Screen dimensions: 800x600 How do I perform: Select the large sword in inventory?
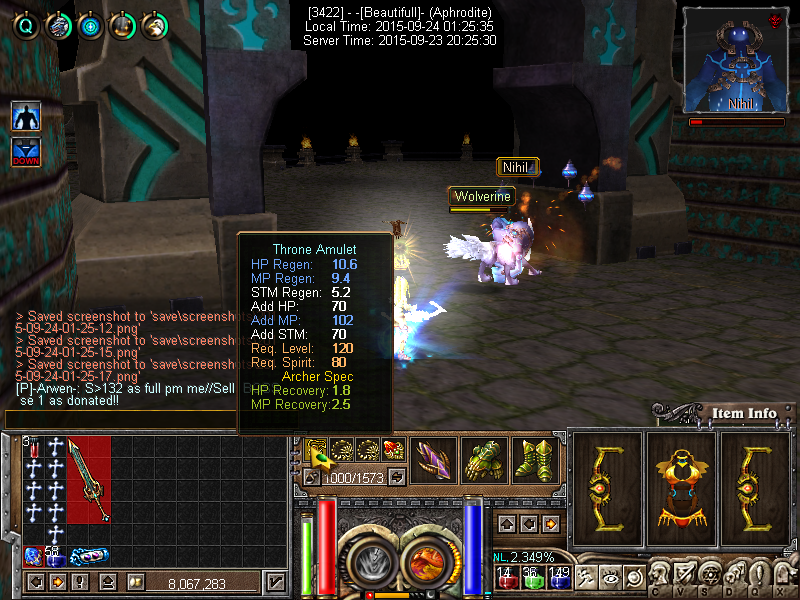pos(89,480)
